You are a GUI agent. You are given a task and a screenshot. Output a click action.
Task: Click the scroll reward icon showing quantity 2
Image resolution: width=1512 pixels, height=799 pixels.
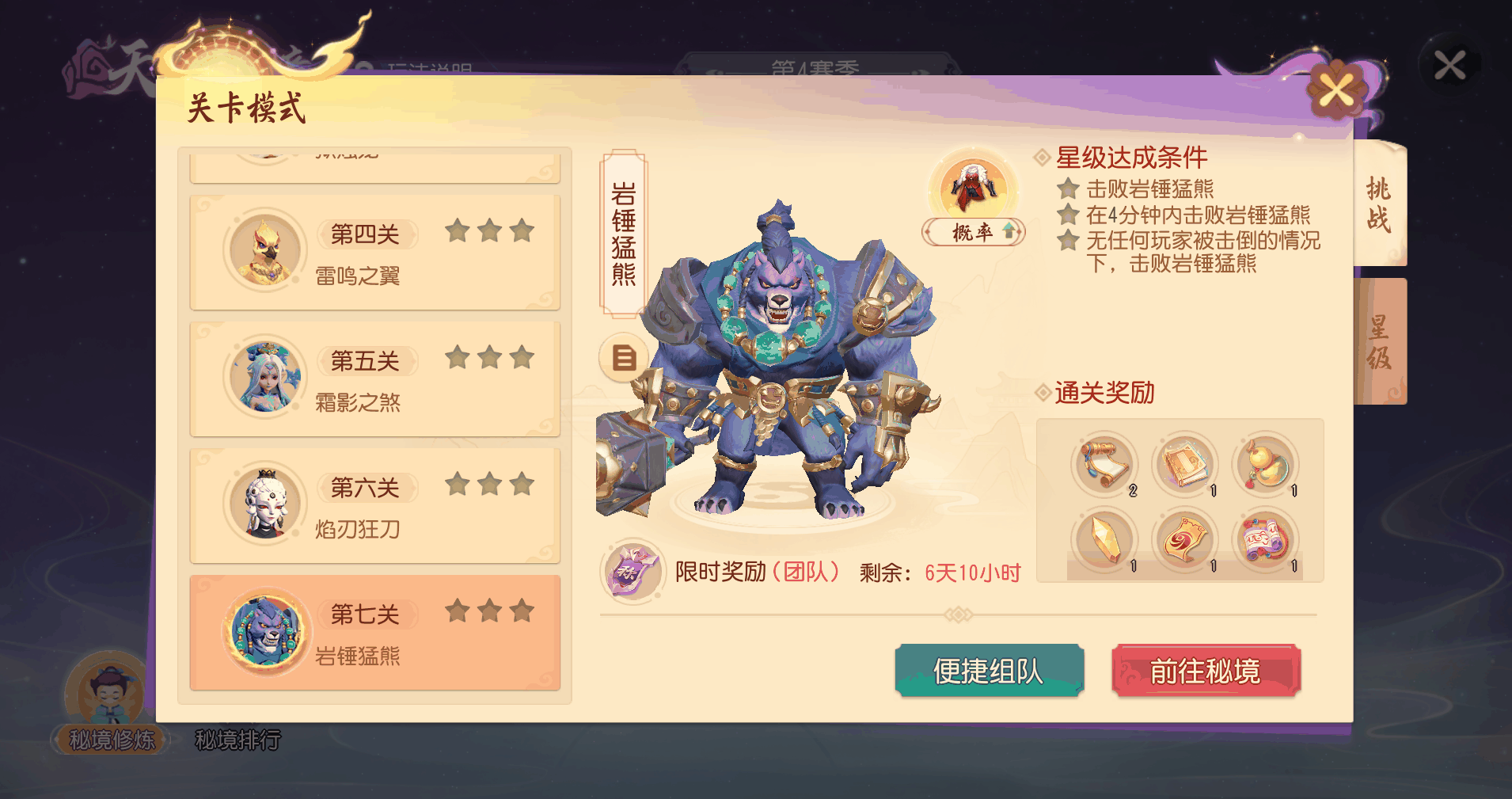[x=1105, y=463]
